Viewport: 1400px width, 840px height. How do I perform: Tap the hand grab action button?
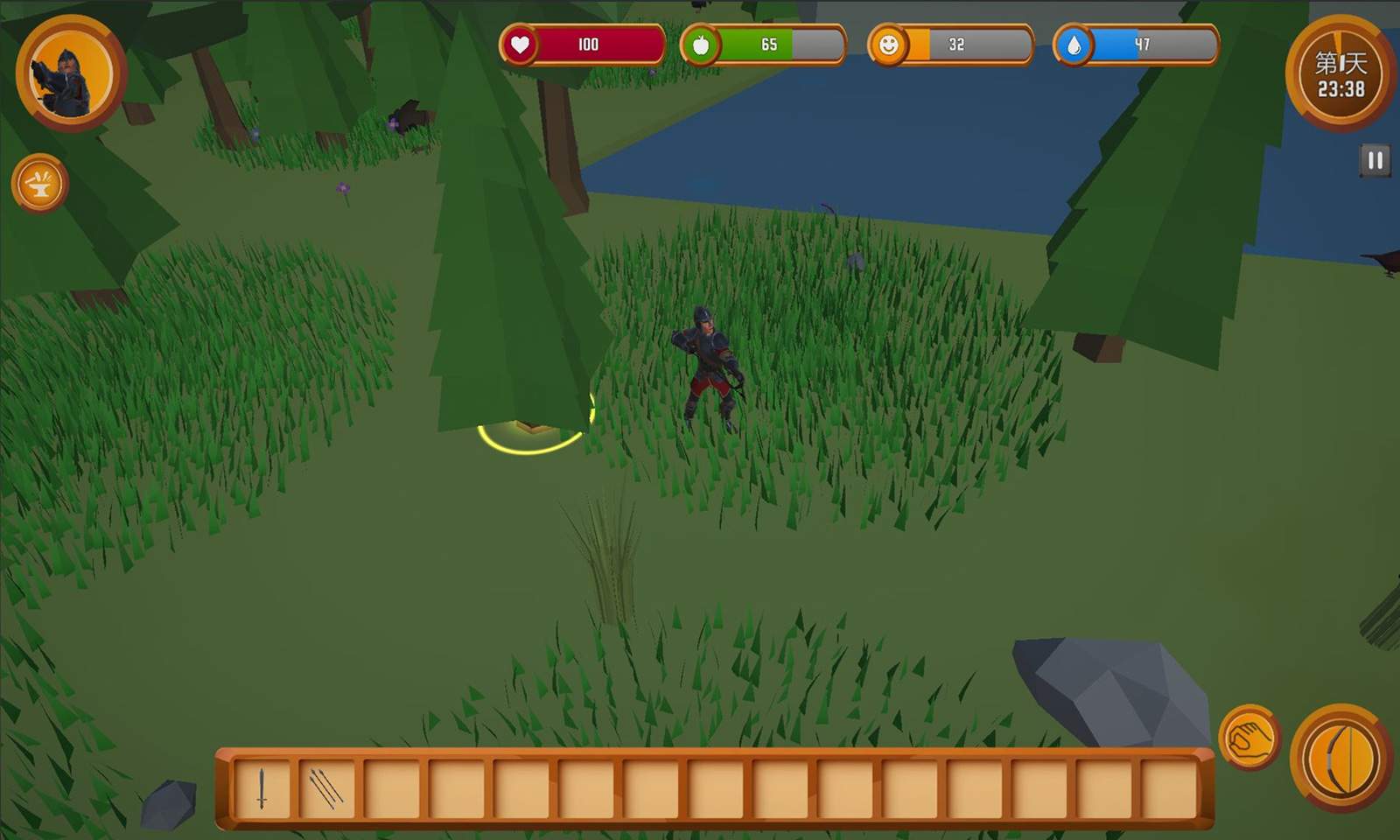[x=1249, y=738]
